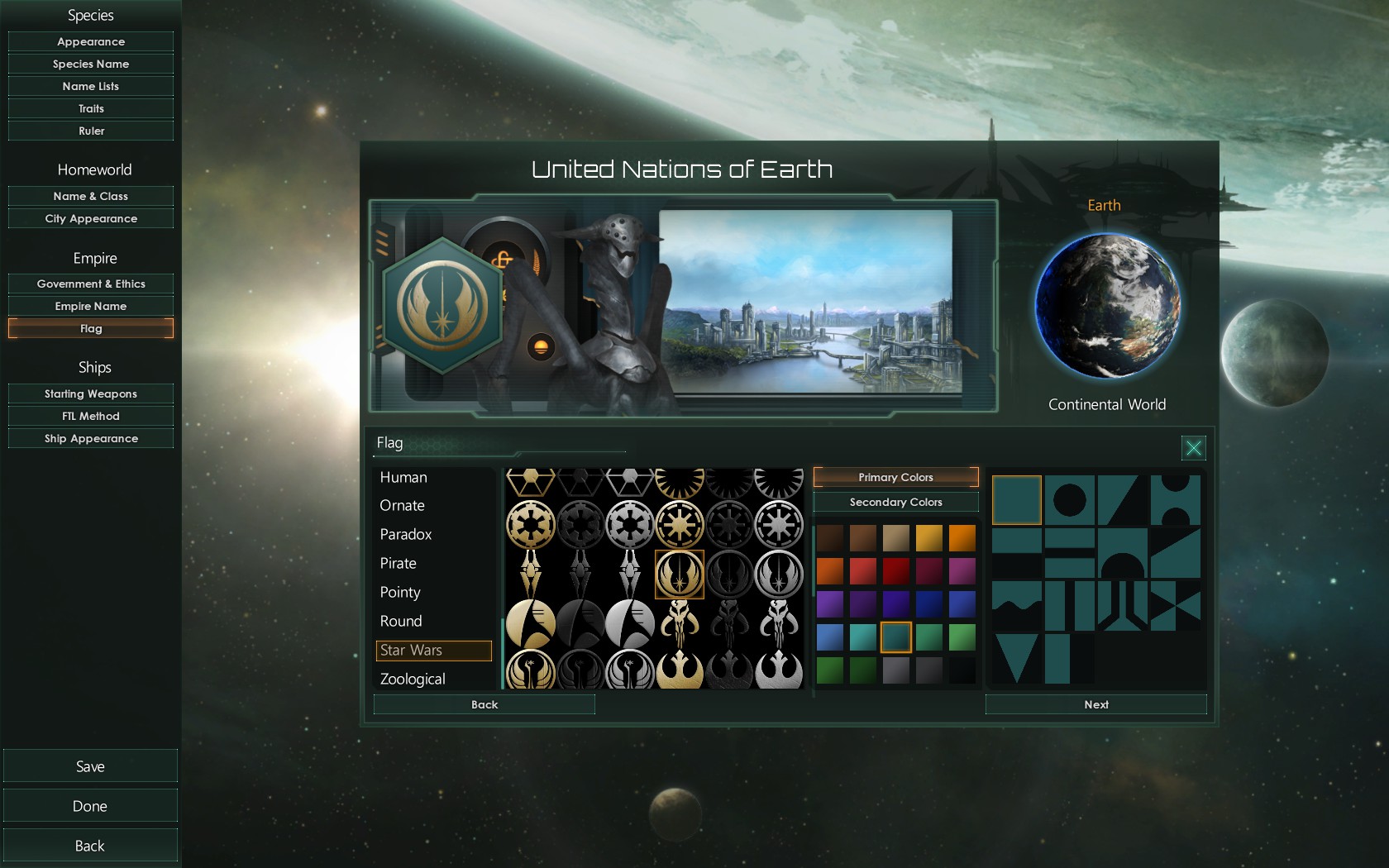The height and width of the screenshot is (868, 1389).
Task: Open Starting Weapons selection
Action: tap(91, 393)
